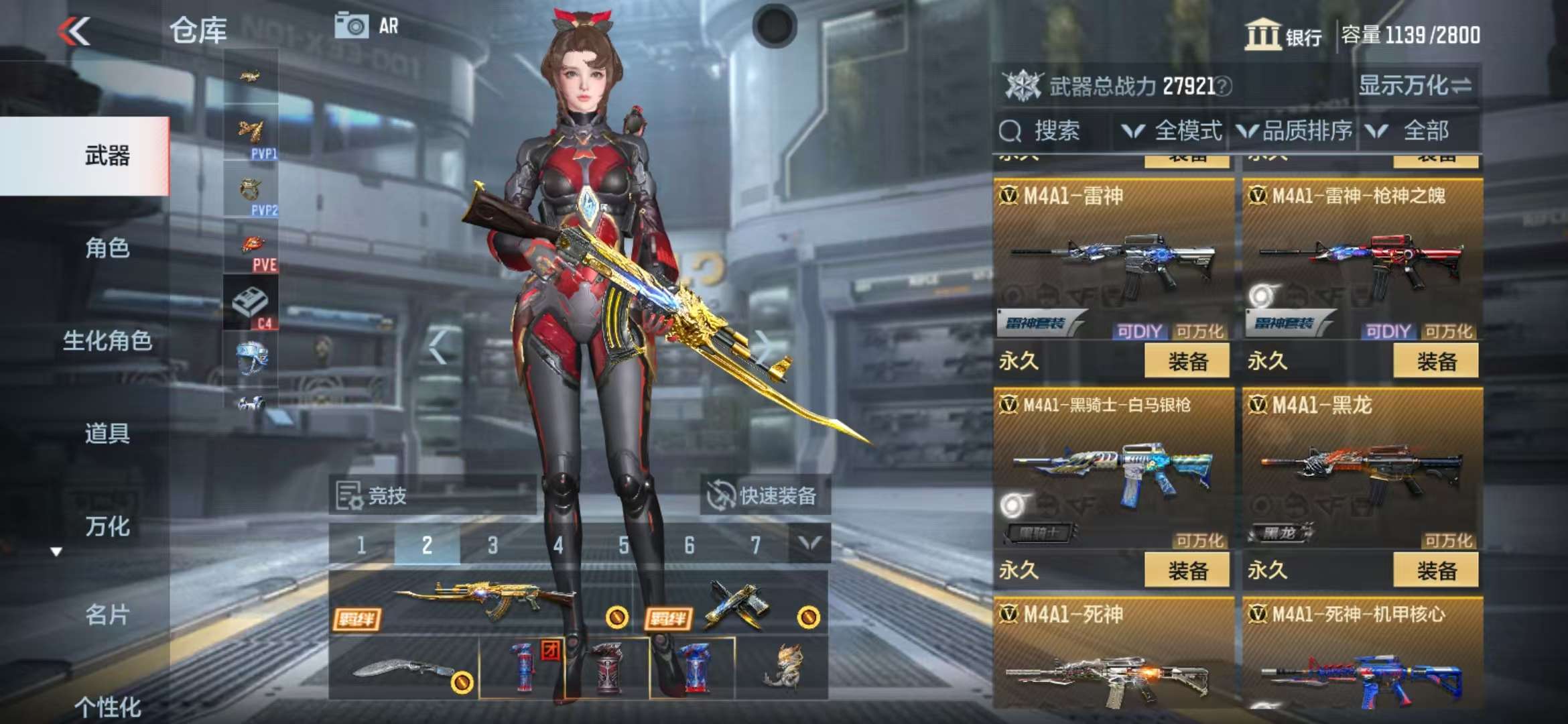Switch to the 名片 namecard category
This screenshot has width=1568, height=724.
click(x=107, y=614)
